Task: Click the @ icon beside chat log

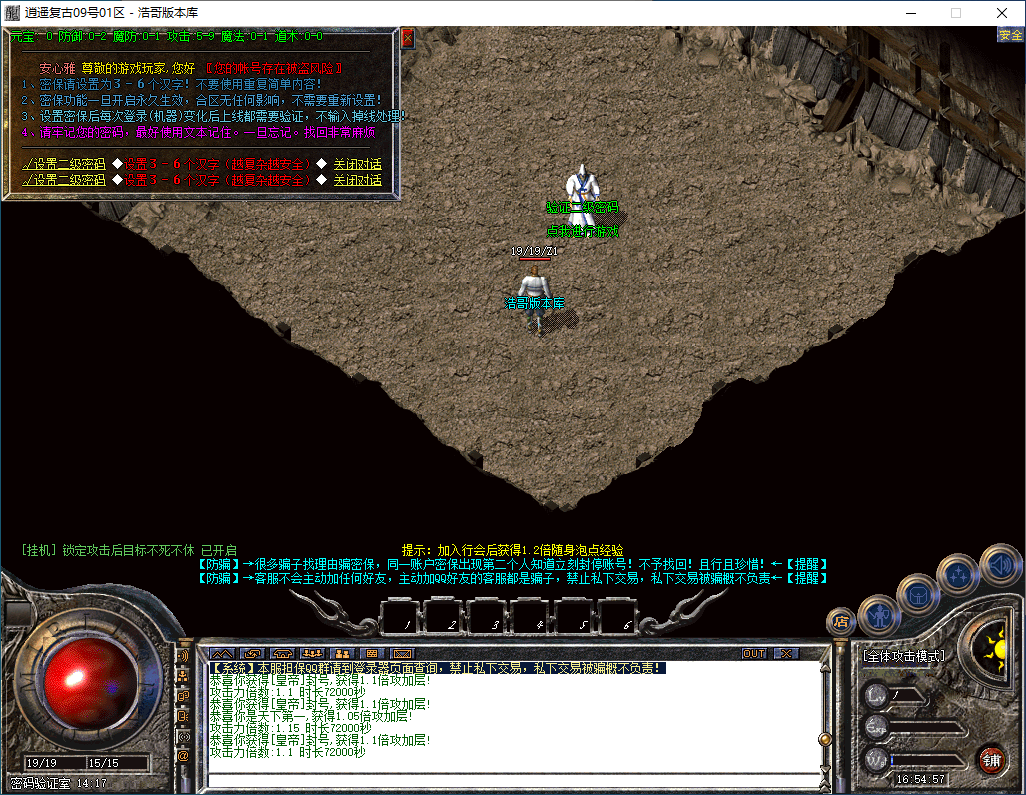Action: (x=183, y=756)
